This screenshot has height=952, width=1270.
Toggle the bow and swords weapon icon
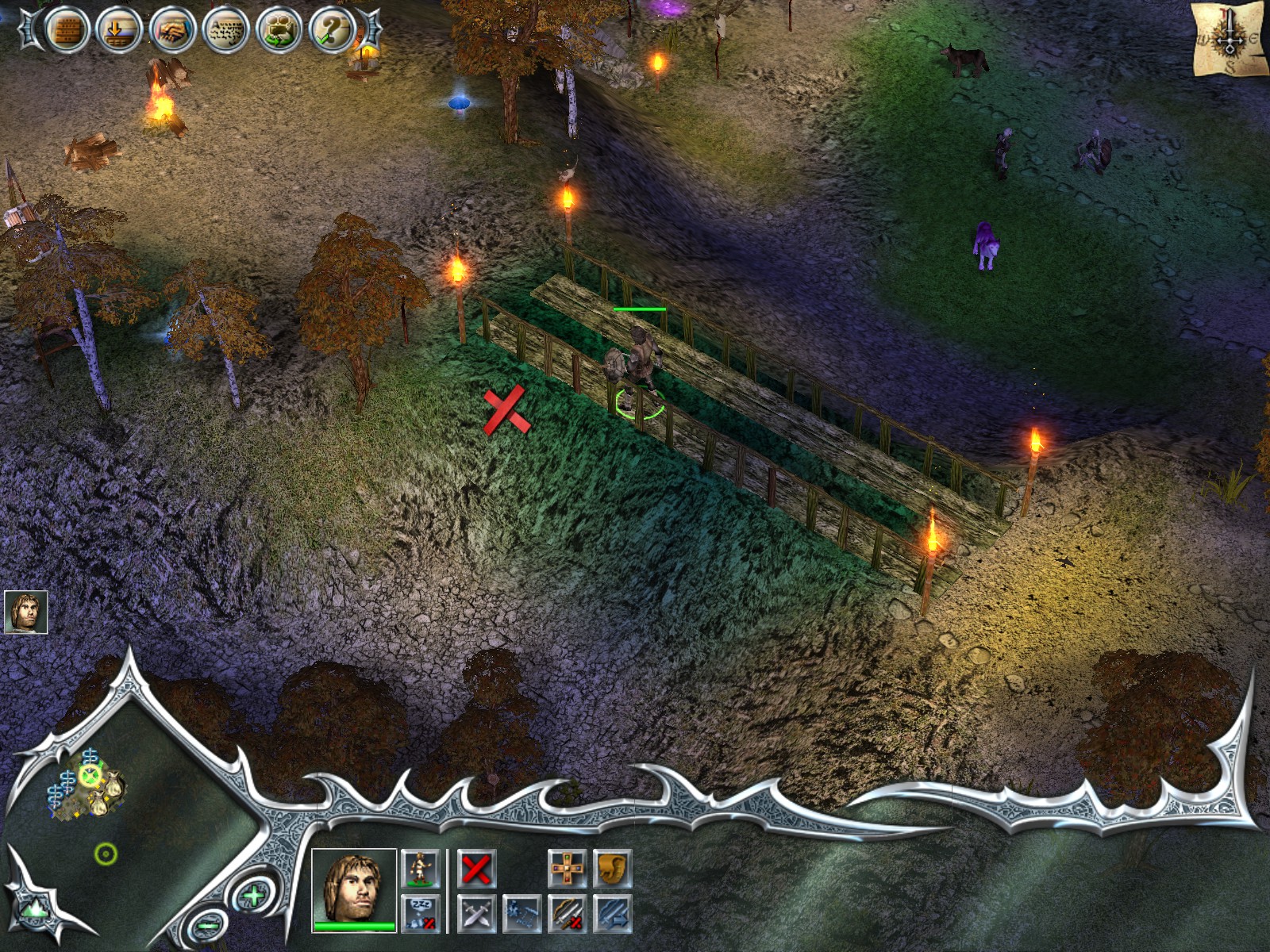567,913
